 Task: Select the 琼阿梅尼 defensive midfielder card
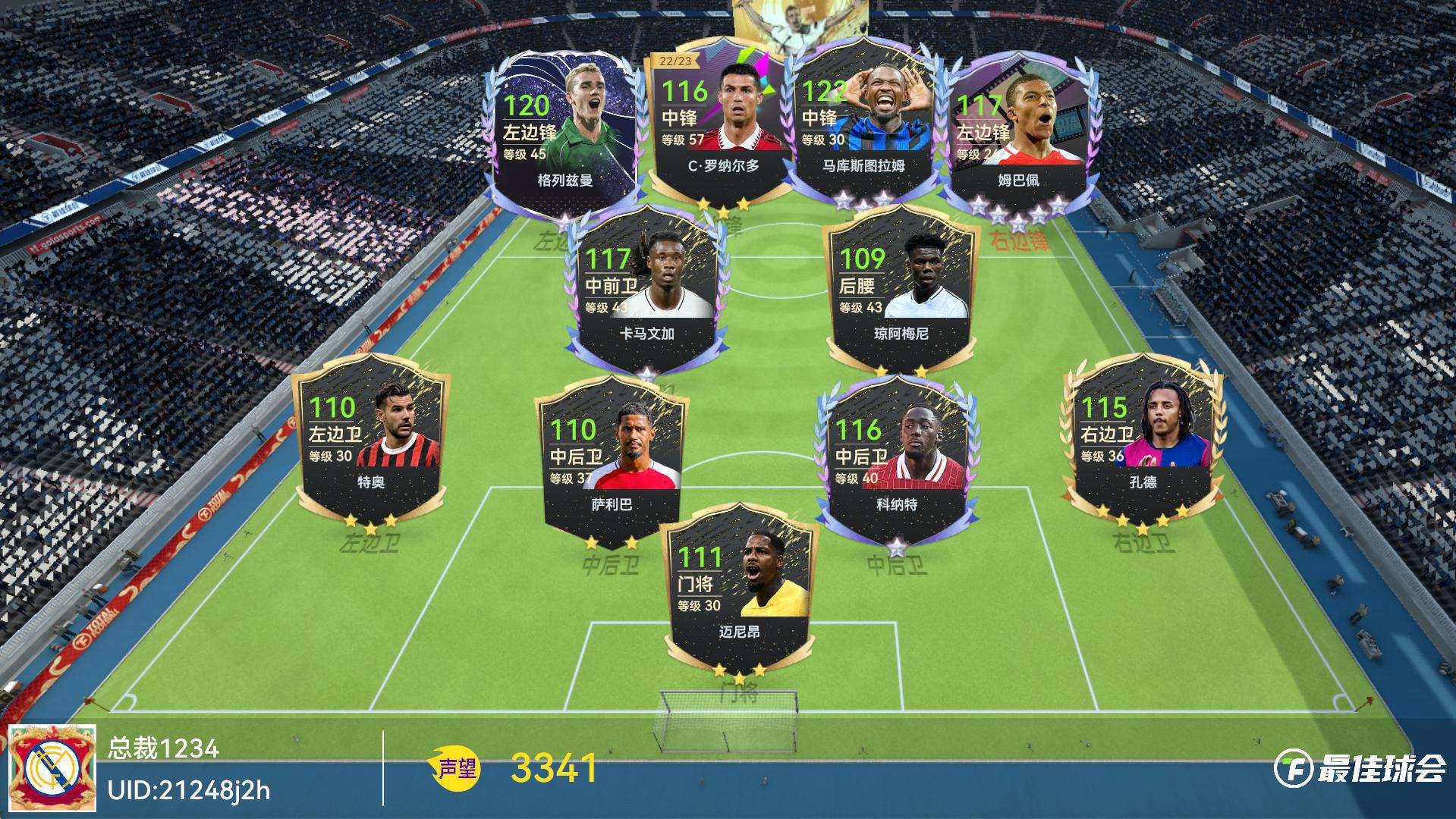[x=901, y=292]
